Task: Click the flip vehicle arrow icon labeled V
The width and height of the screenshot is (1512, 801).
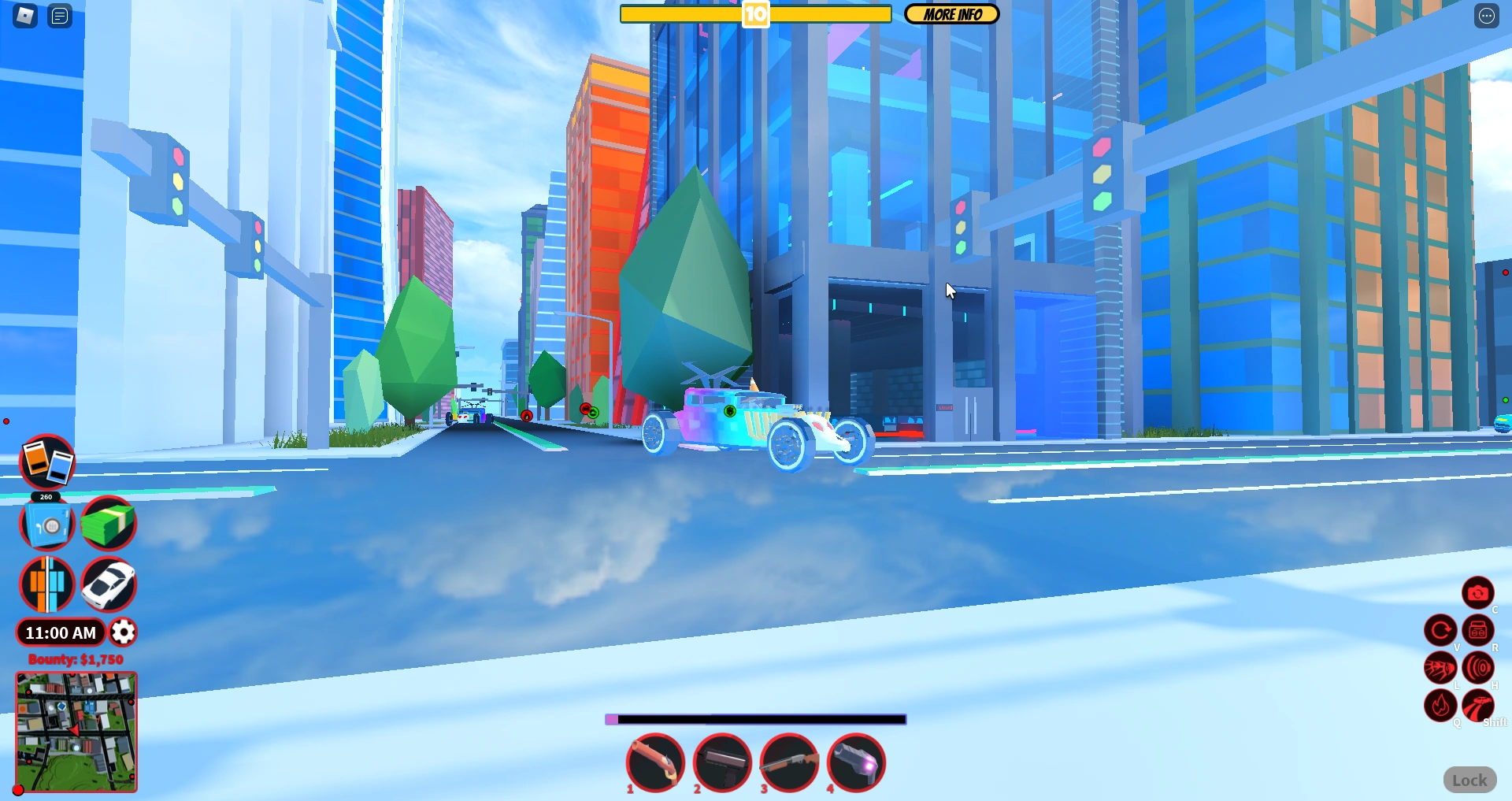Action: [1441, 630]
